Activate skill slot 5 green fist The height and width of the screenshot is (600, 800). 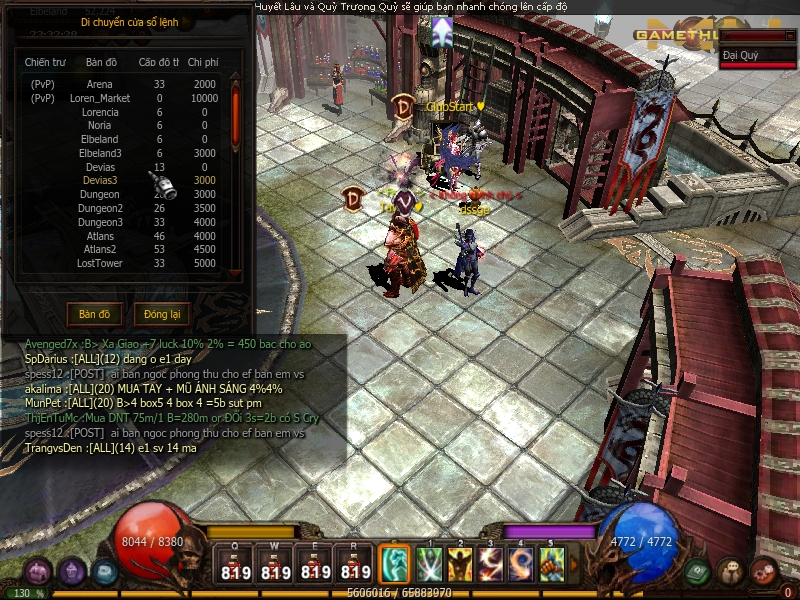point(552,565)
